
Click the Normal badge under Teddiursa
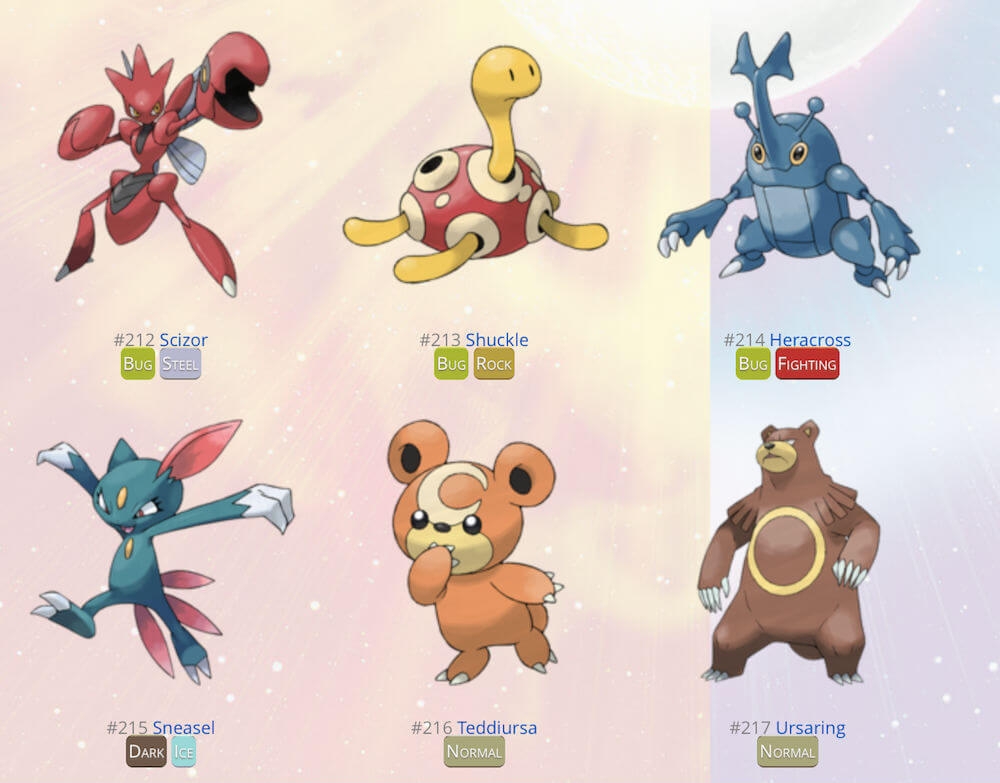click(x=474, y=752)
